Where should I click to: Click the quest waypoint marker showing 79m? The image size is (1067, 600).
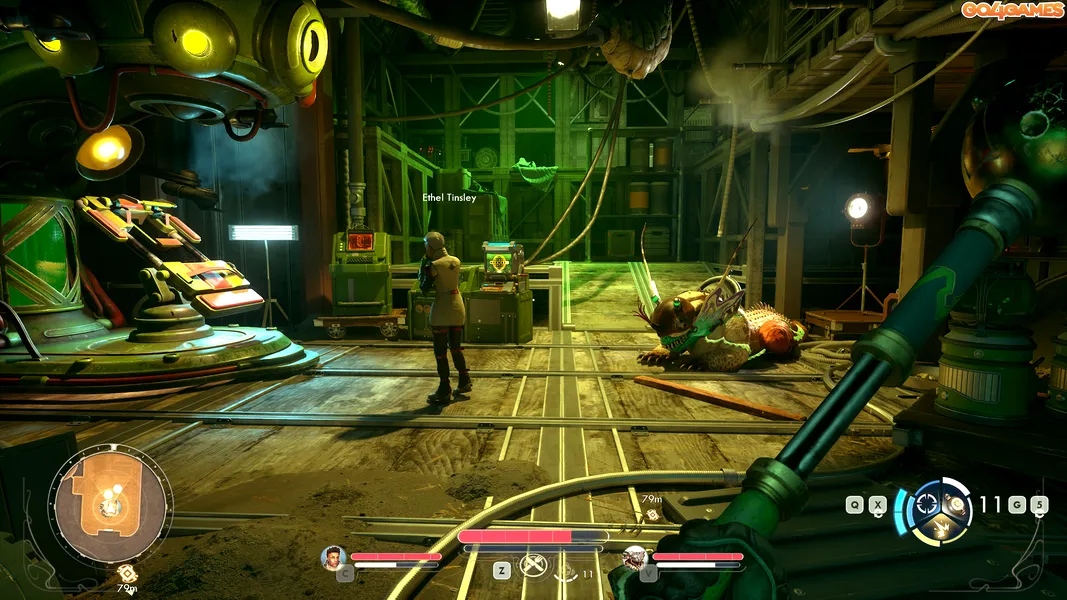(651, 512)
